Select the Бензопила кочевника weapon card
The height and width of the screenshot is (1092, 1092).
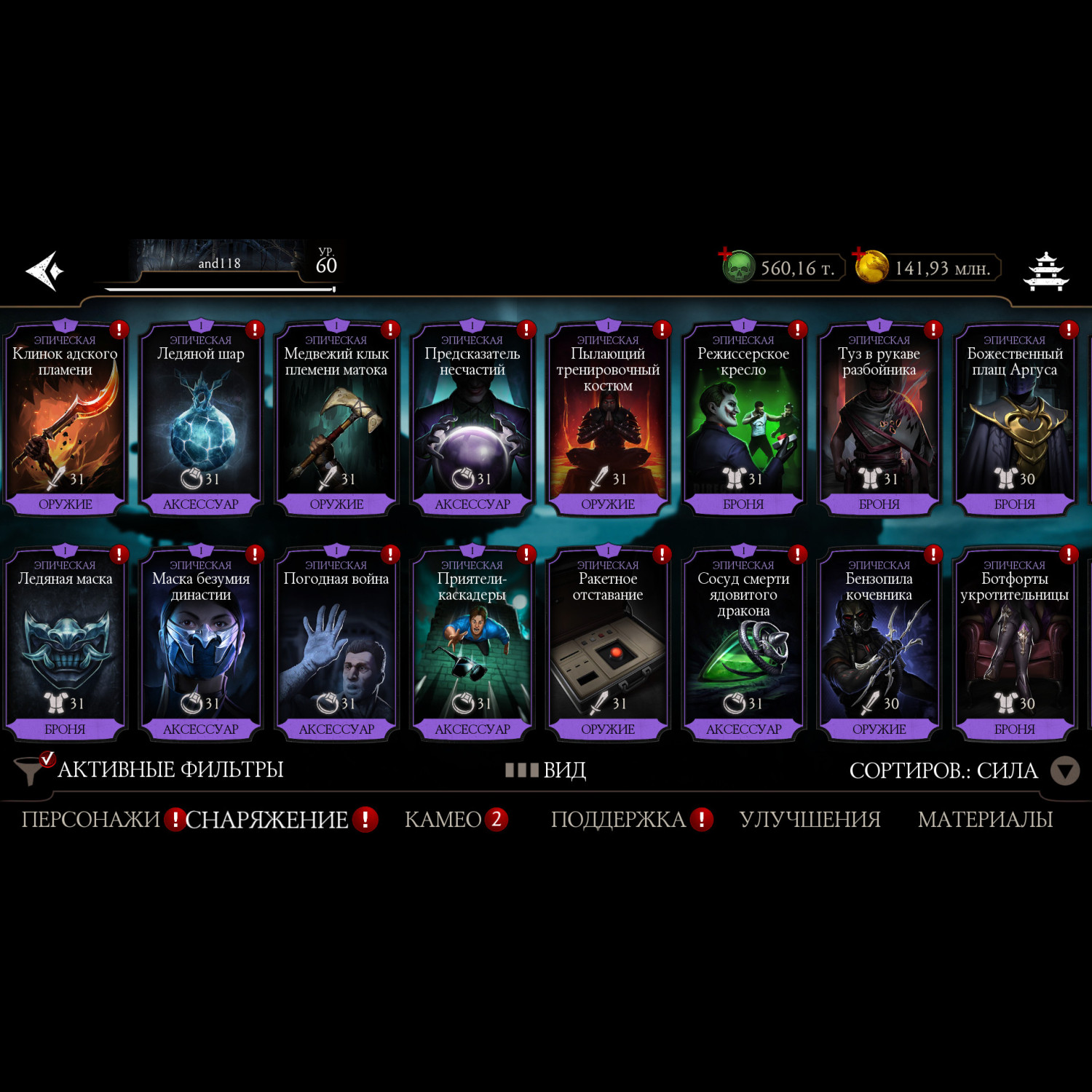pos(879,645)
